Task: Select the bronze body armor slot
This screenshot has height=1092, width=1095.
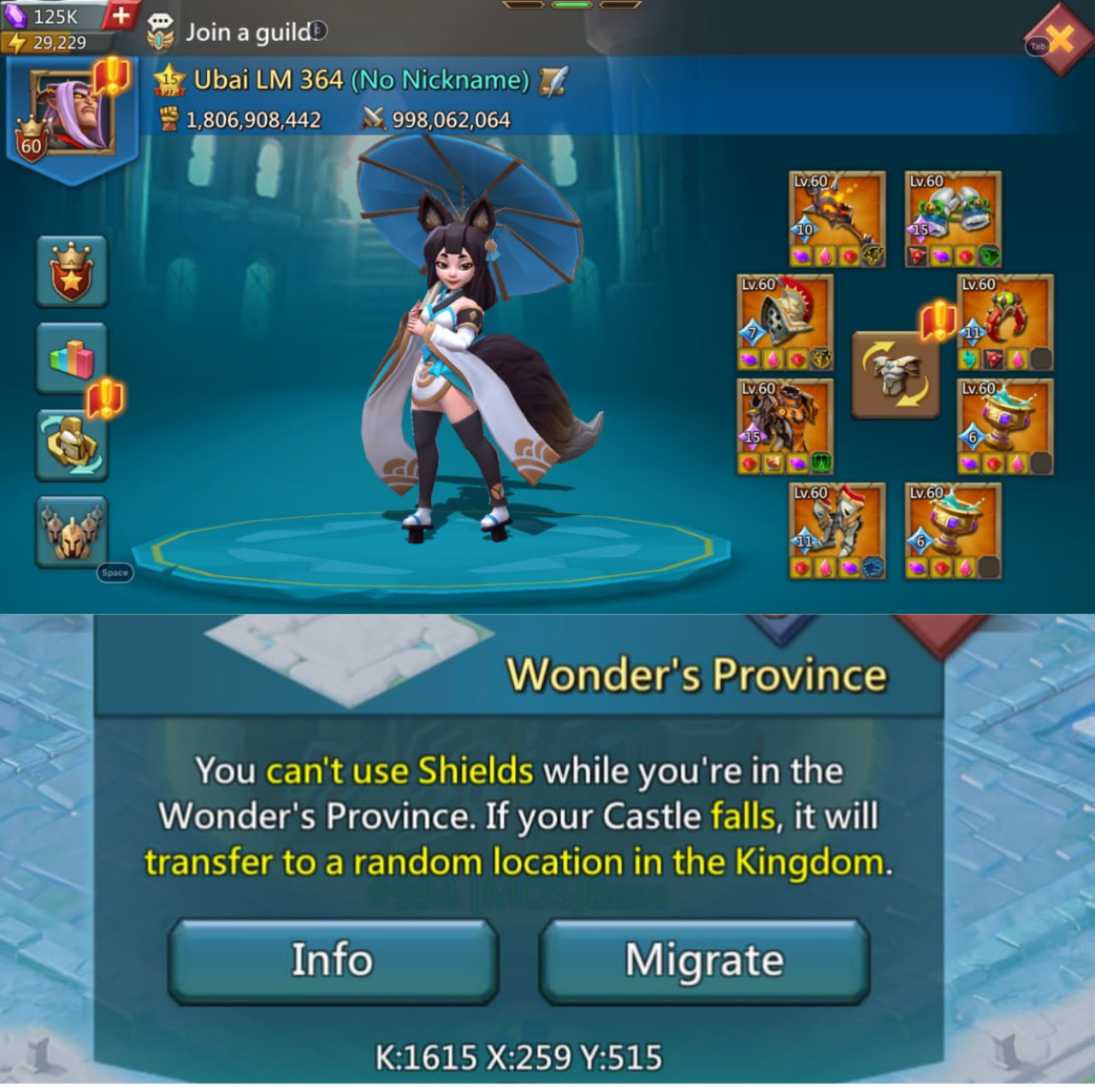Action: tap(785, 427)
